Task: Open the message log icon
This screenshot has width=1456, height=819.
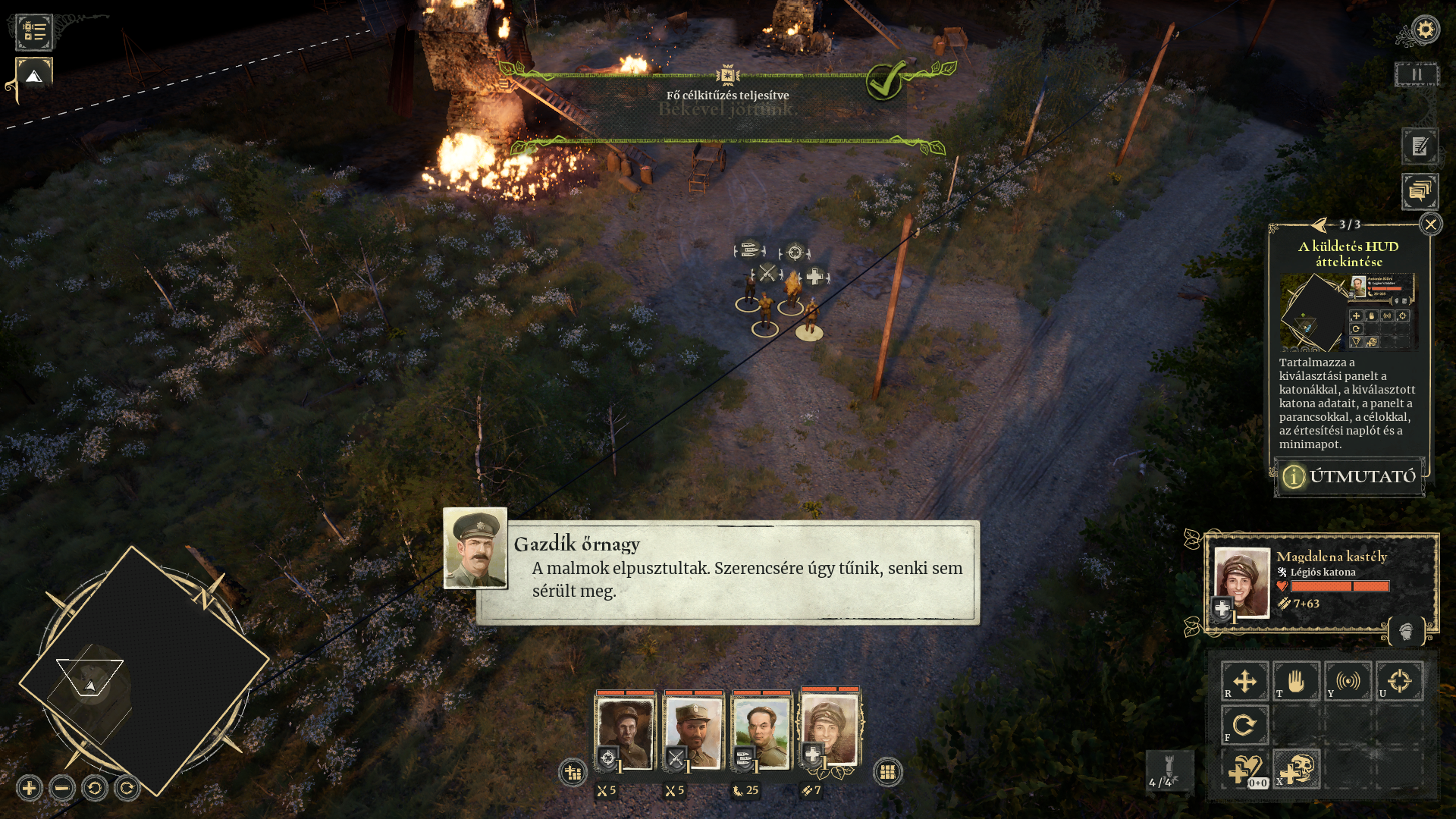Action: [x=1420, y=192]
